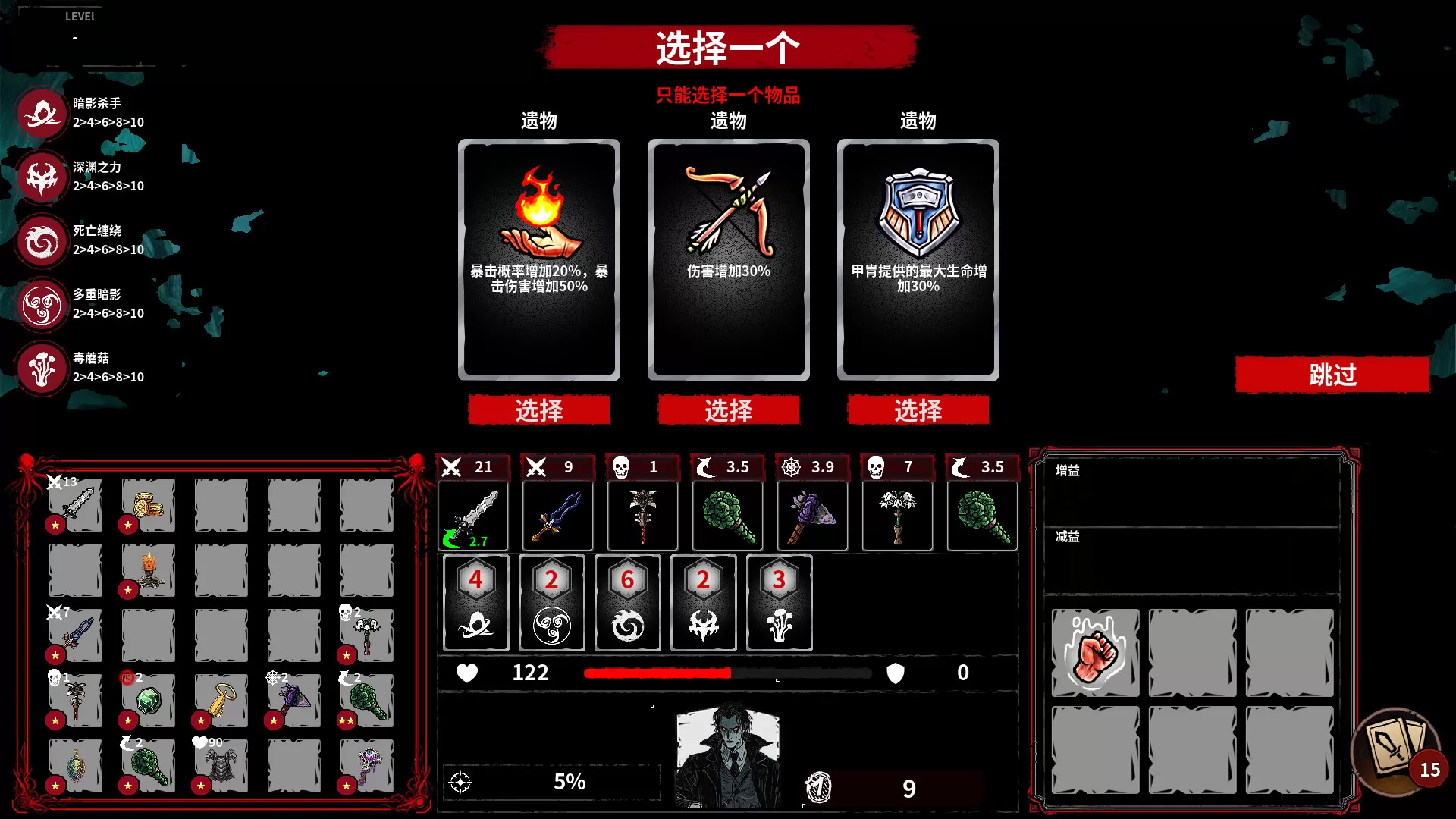1456x819 pixels.
Task: Click 选择 under the flame relic
Action: coord(539,410)
